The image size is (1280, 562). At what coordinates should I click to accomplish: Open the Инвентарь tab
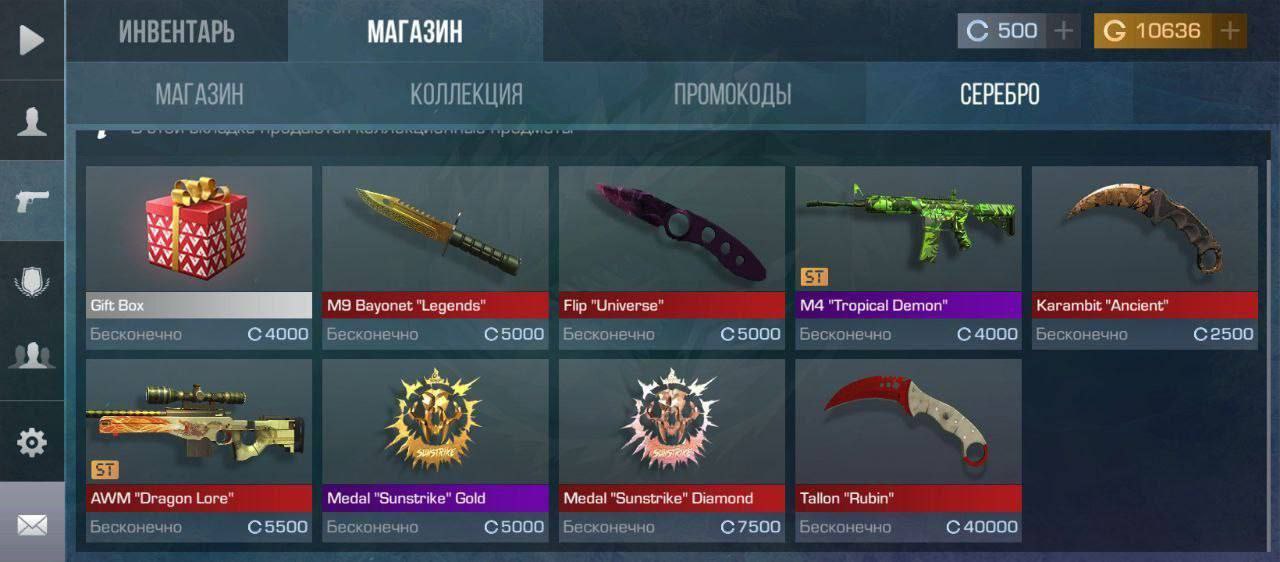pos(177,32)
